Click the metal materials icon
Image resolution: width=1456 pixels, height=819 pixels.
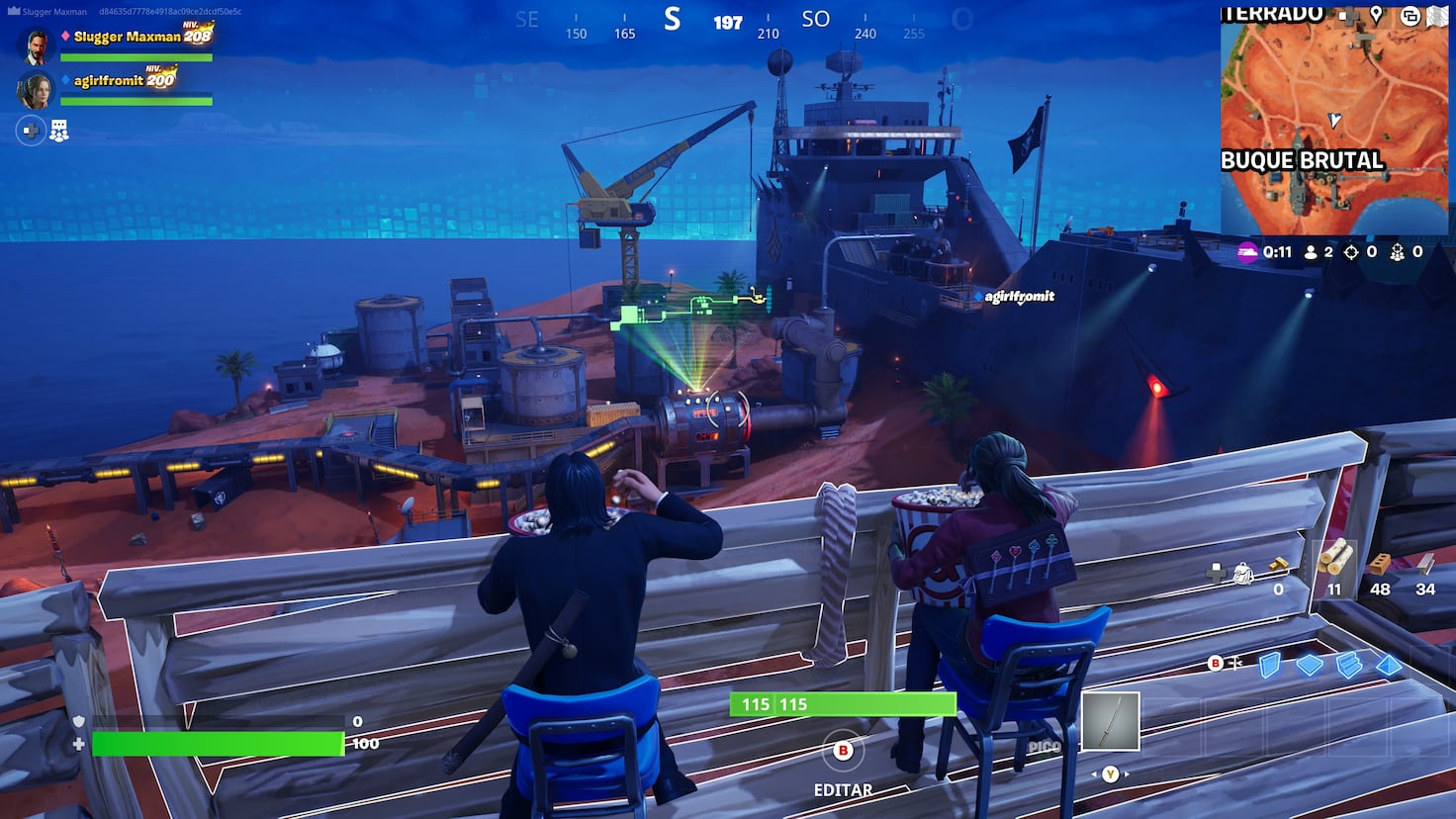1425,564
